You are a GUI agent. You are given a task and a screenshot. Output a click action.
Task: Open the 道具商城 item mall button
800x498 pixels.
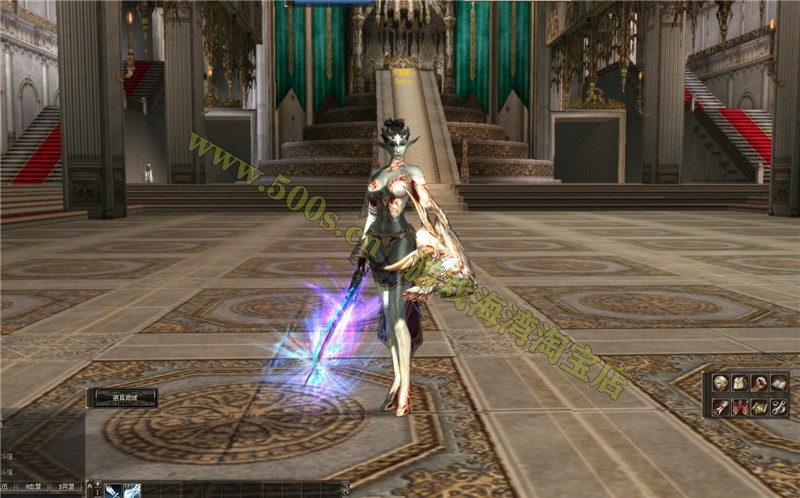point(122,397)
